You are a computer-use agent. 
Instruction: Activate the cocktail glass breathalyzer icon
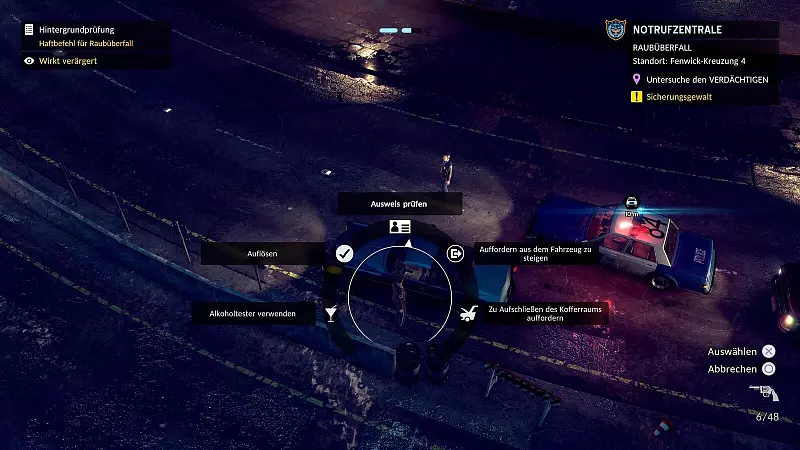pos(331,314)
